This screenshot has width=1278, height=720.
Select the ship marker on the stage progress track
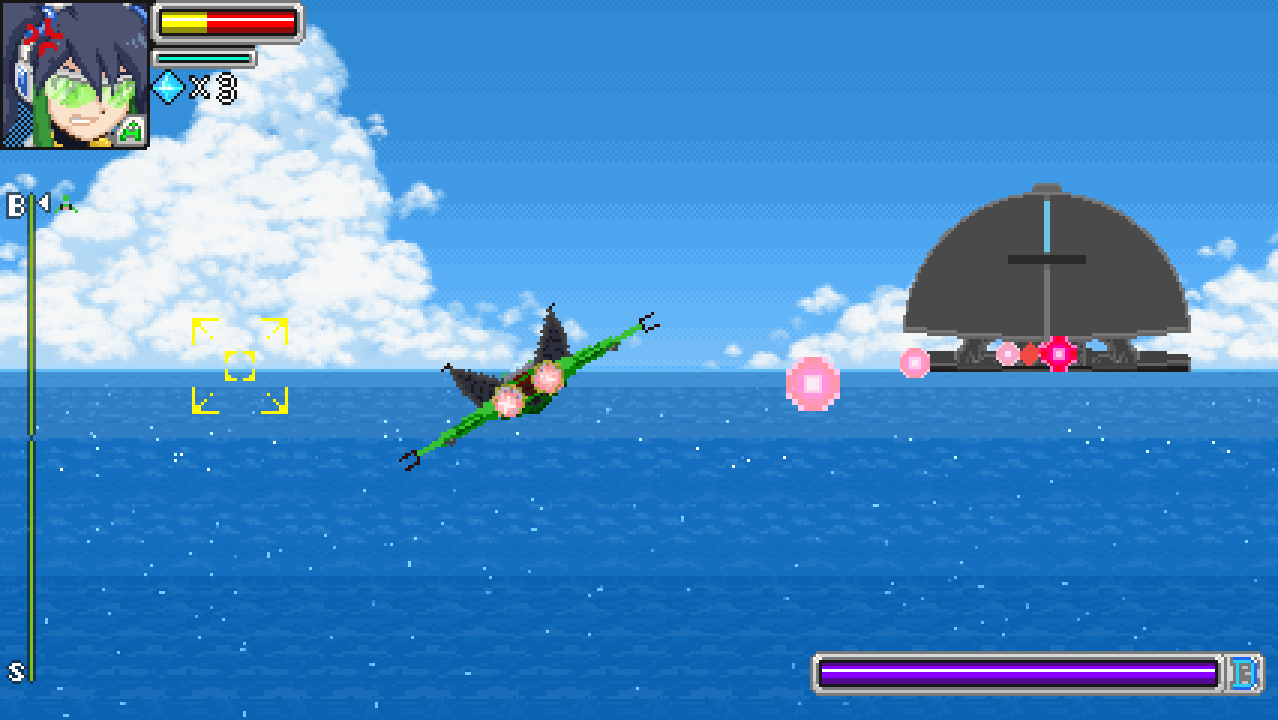[66, 205]
